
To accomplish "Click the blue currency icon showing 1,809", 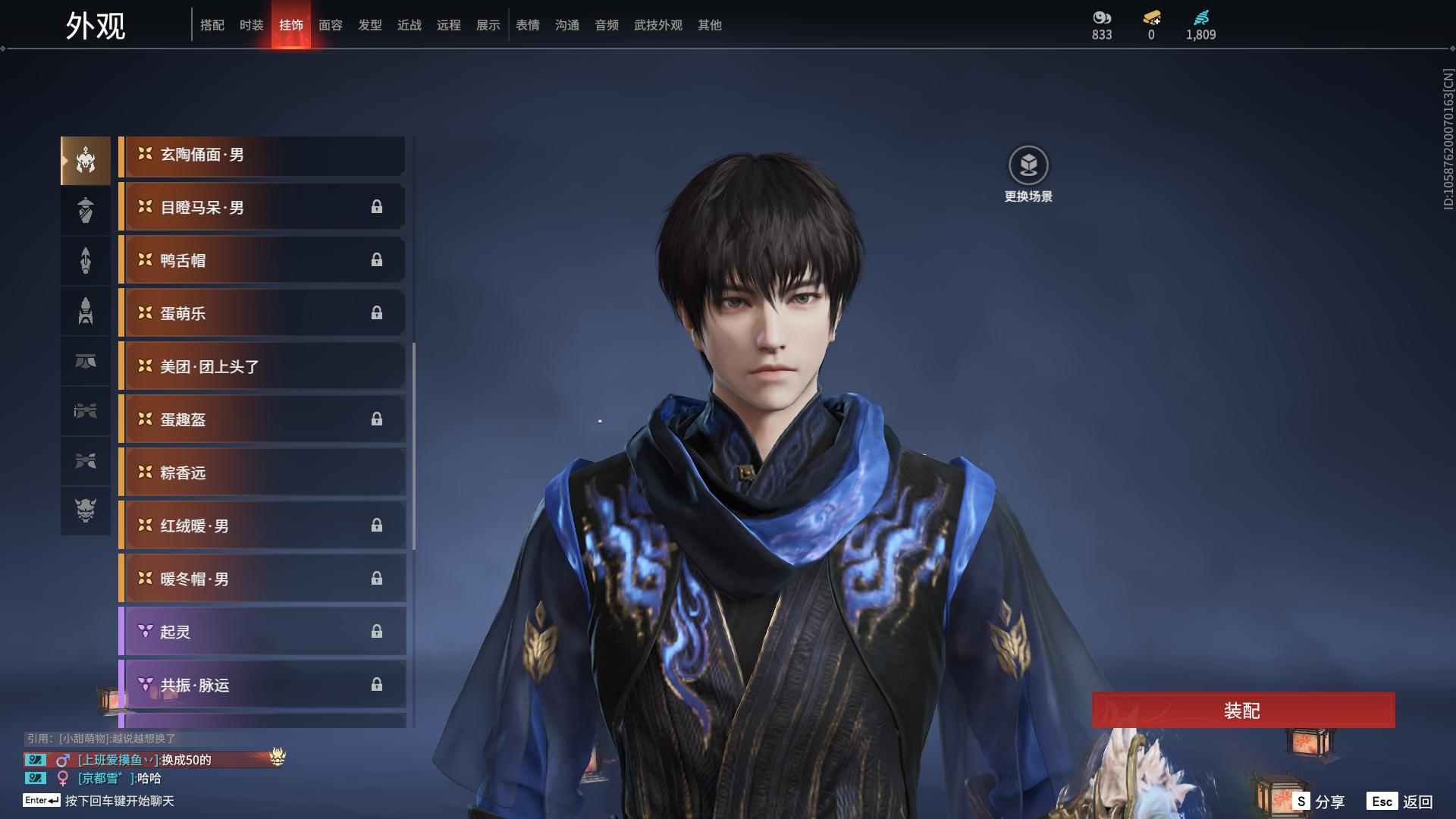I will (x=1200, y=18).
